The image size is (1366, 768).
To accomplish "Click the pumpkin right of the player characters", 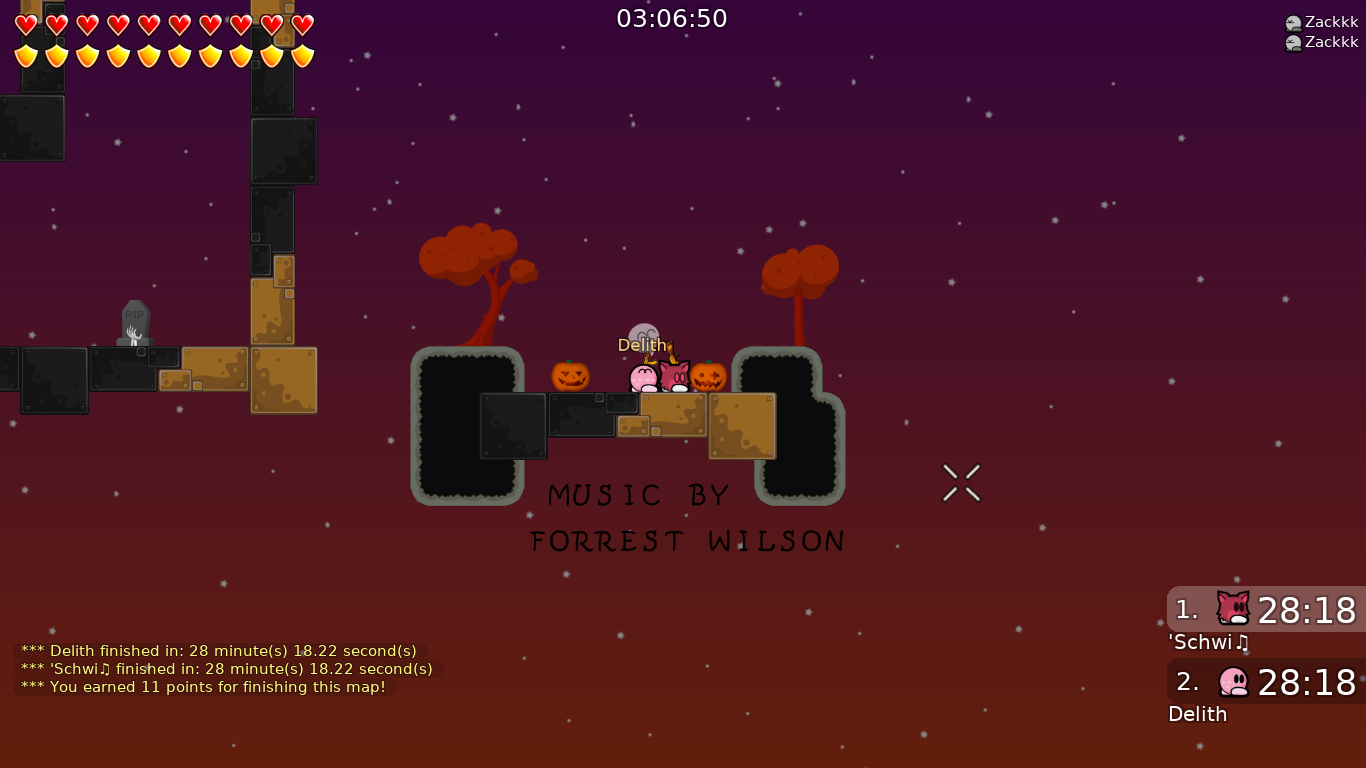I will [707, 377].
